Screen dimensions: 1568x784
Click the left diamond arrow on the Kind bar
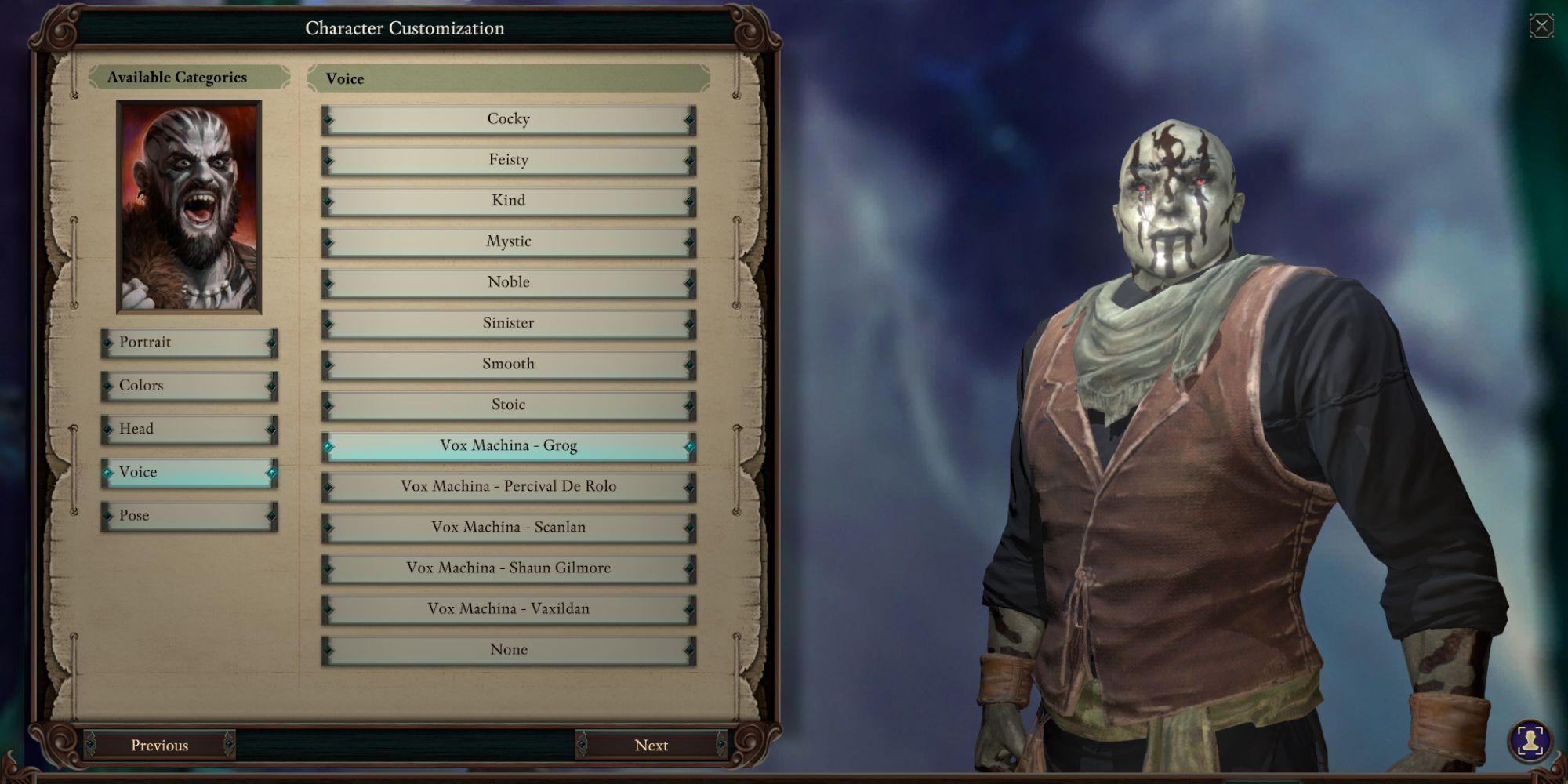(329, 200)
